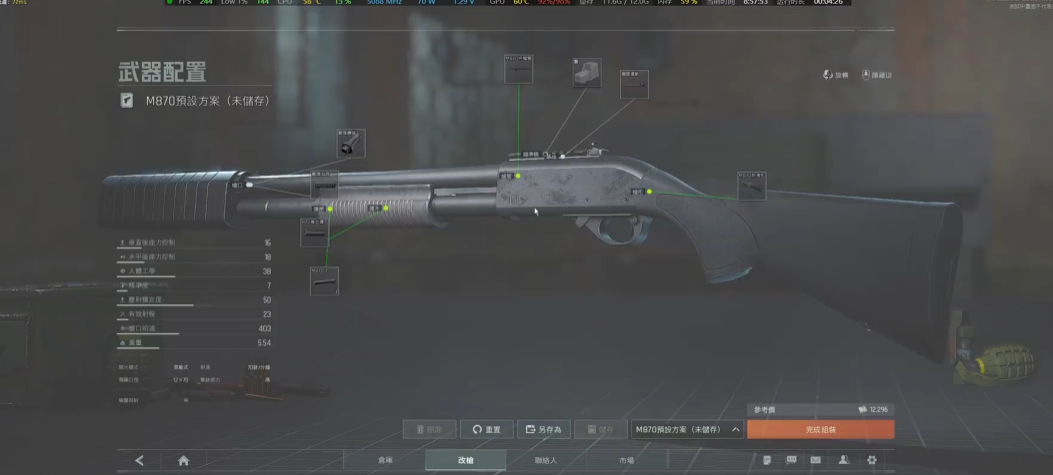Switch to the 倉庫 warehouse tab
Viewport: 1053px width, 475px height.
pos(385,460)
